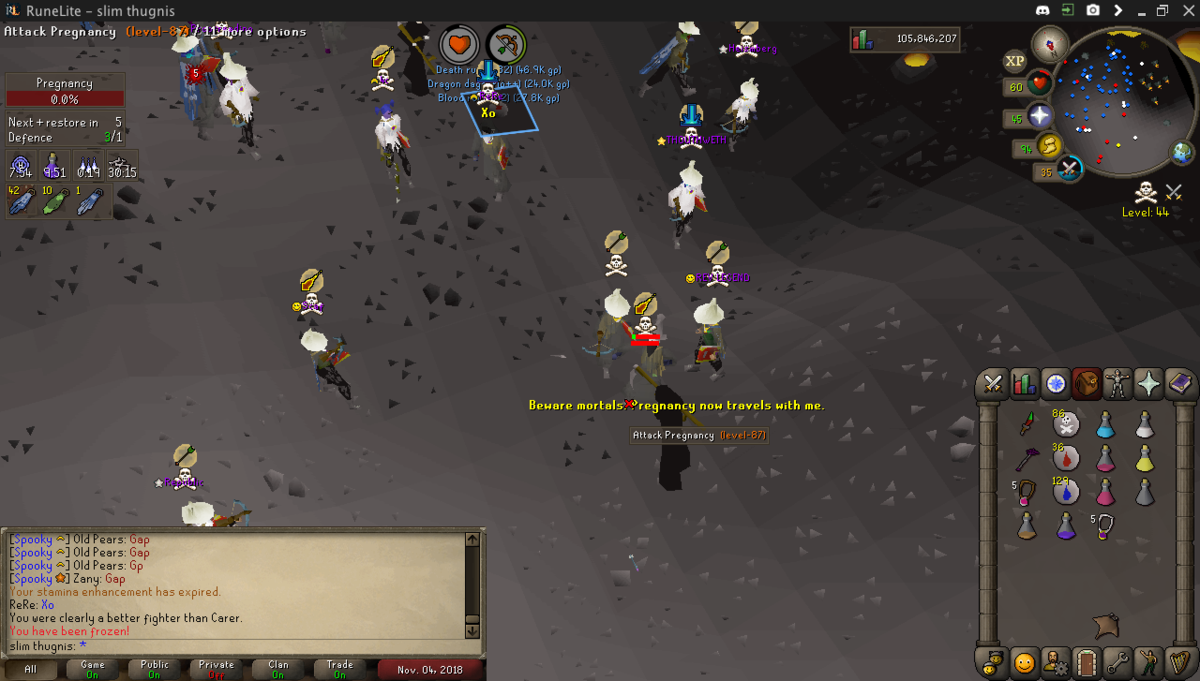Open the Worn Equipment tab
The image size is (1200, 681).
point(1117,384)
